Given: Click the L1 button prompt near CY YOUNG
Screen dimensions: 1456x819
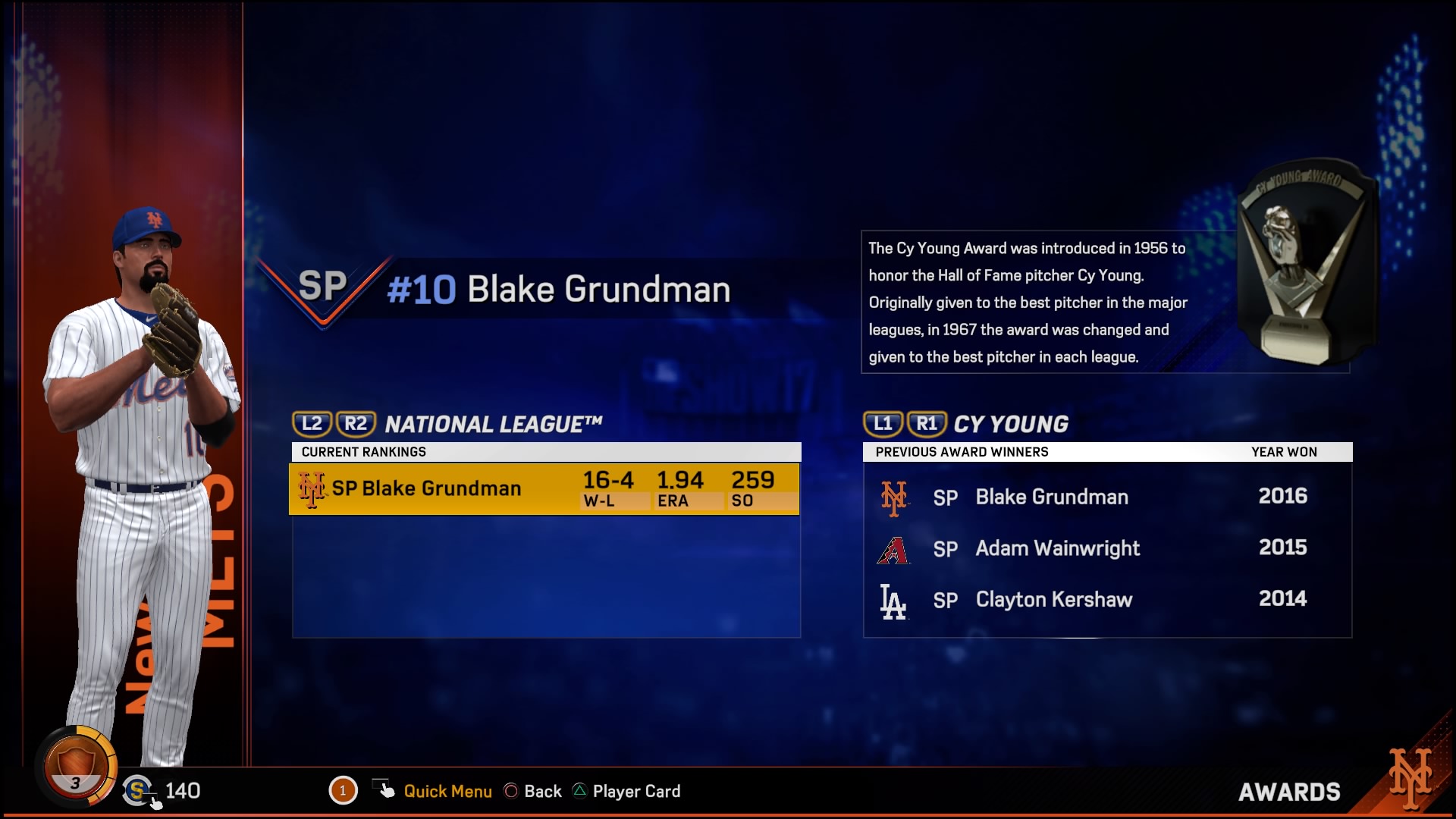Looking at the screenshot, I should point(883,425).
